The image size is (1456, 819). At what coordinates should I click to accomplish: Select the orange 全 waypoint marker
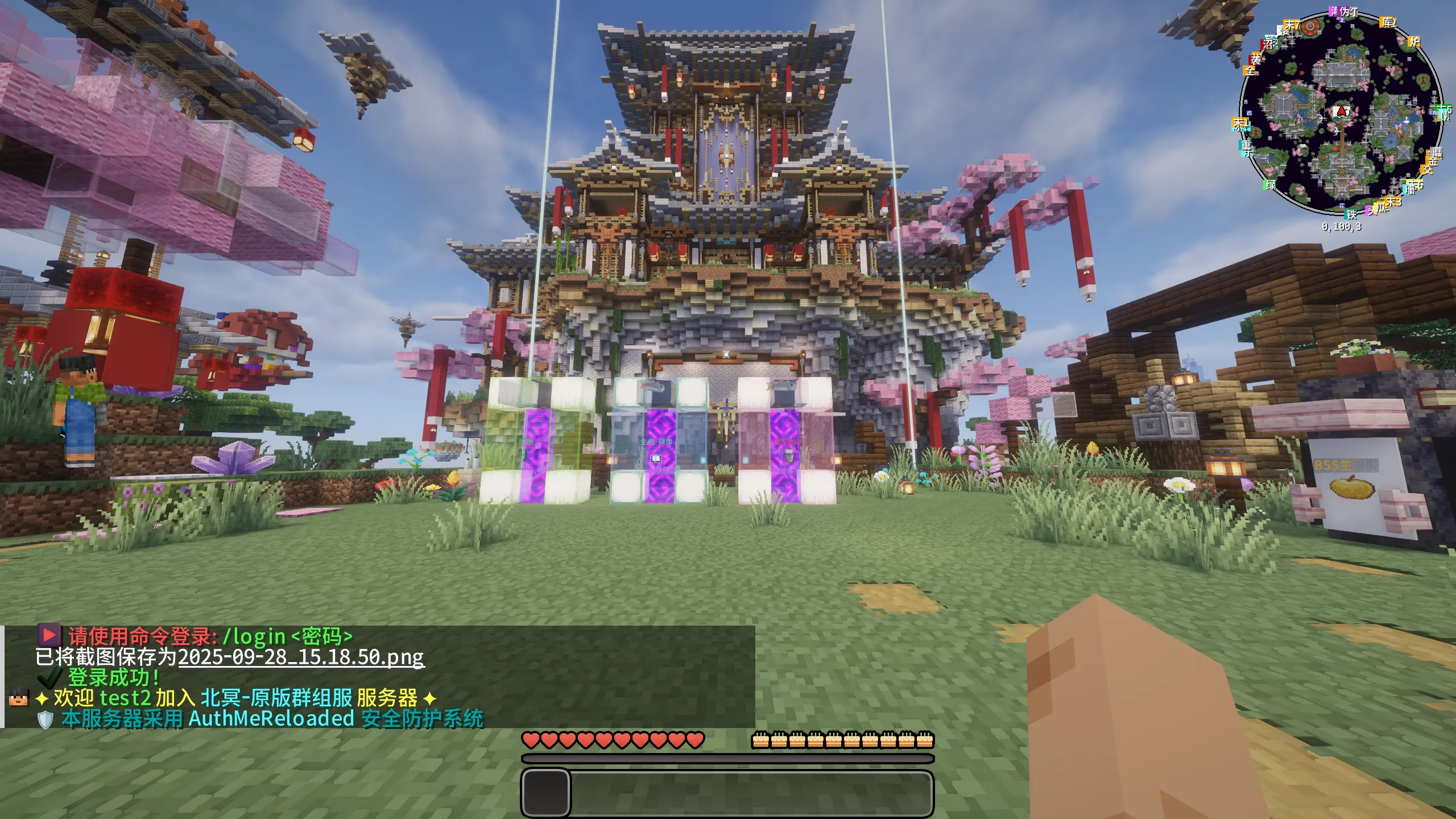[x=1250, y=71]
